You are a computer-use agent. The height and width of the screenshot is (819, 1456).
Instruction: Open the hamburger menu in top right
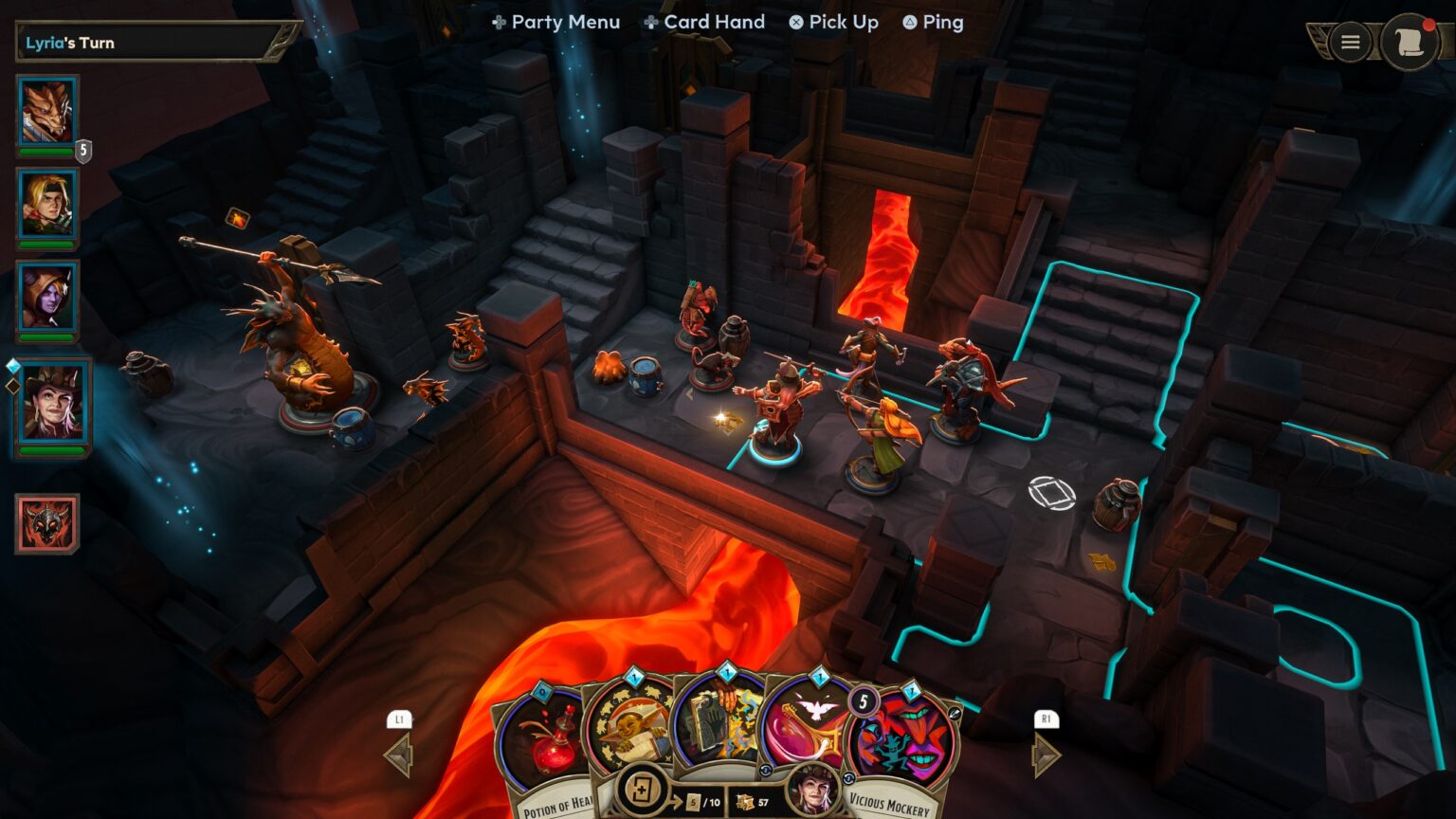click(x=1349, y=42)
